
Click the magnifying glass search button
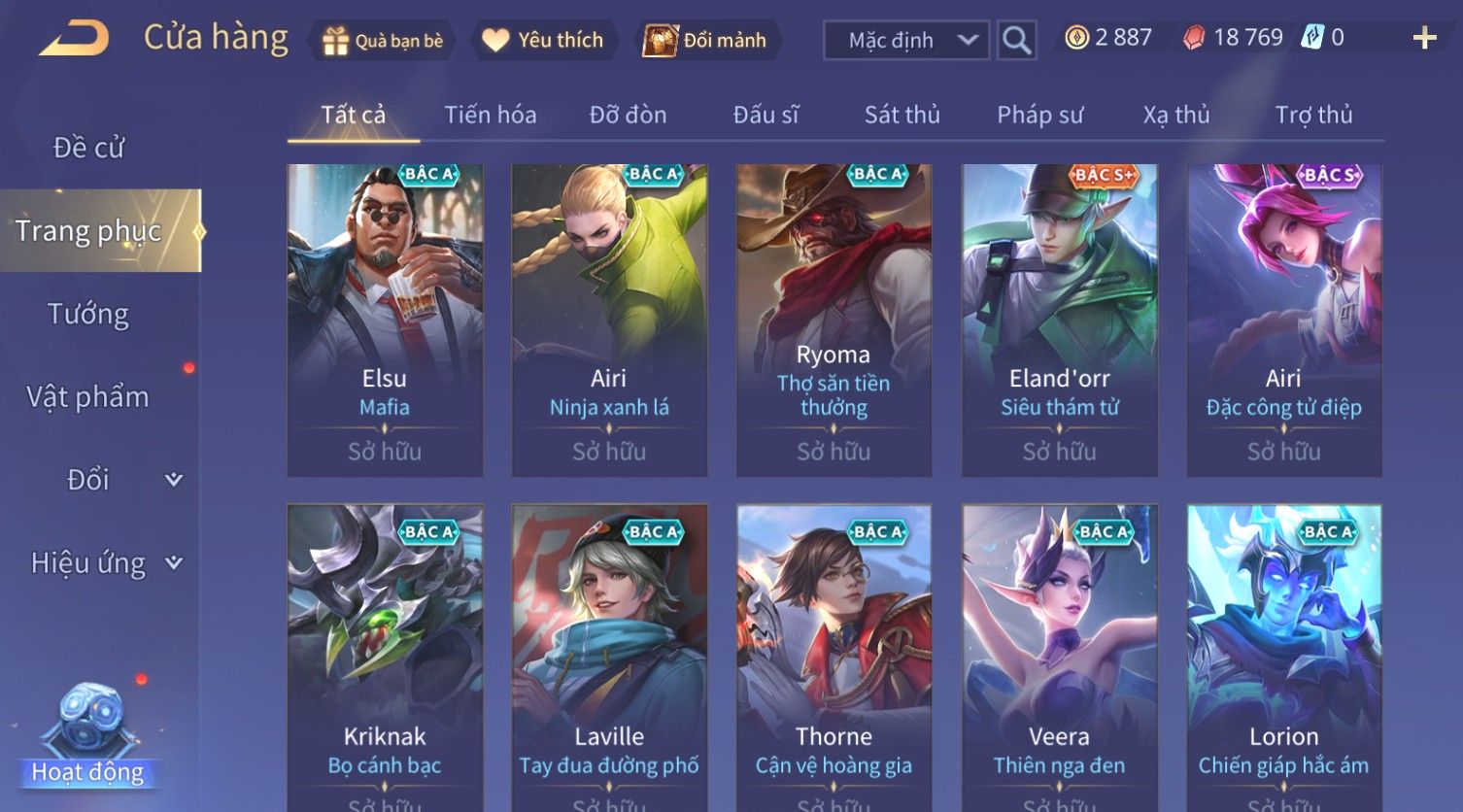pos(1016,41)
